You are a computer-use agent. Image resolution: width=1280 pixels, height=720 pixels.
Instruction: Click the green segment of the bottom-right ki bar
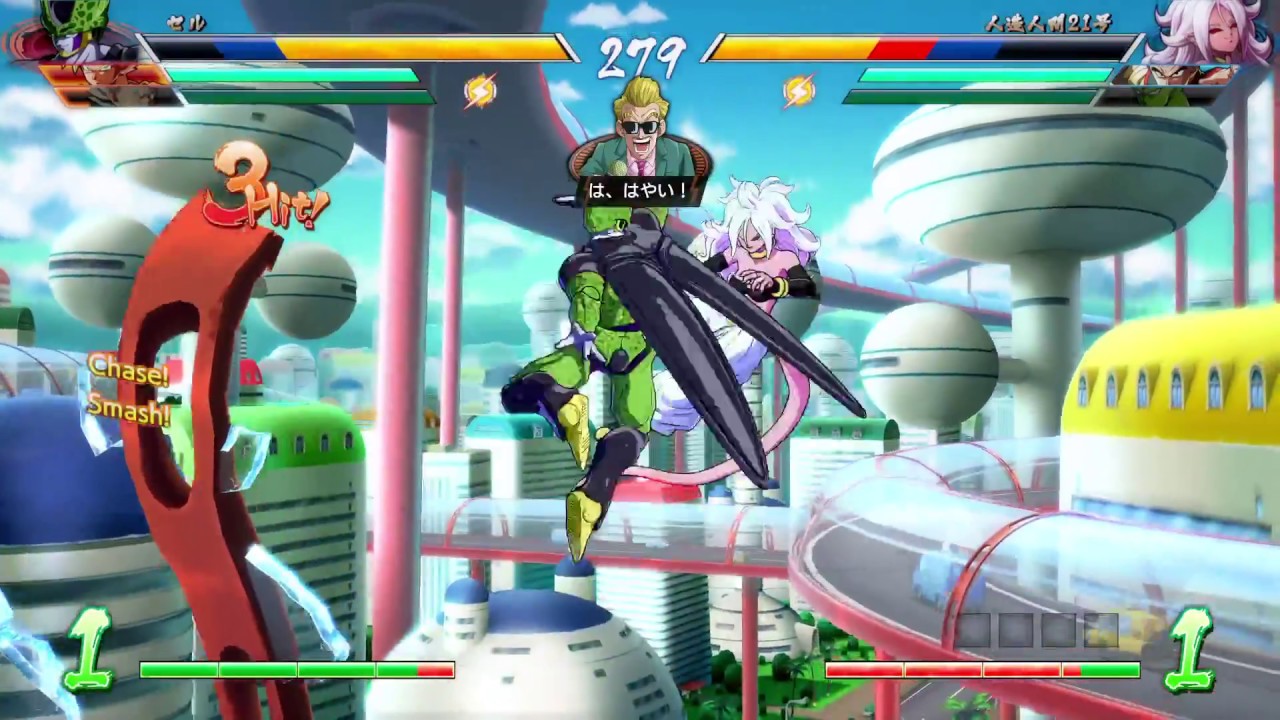pos(1110,669)
